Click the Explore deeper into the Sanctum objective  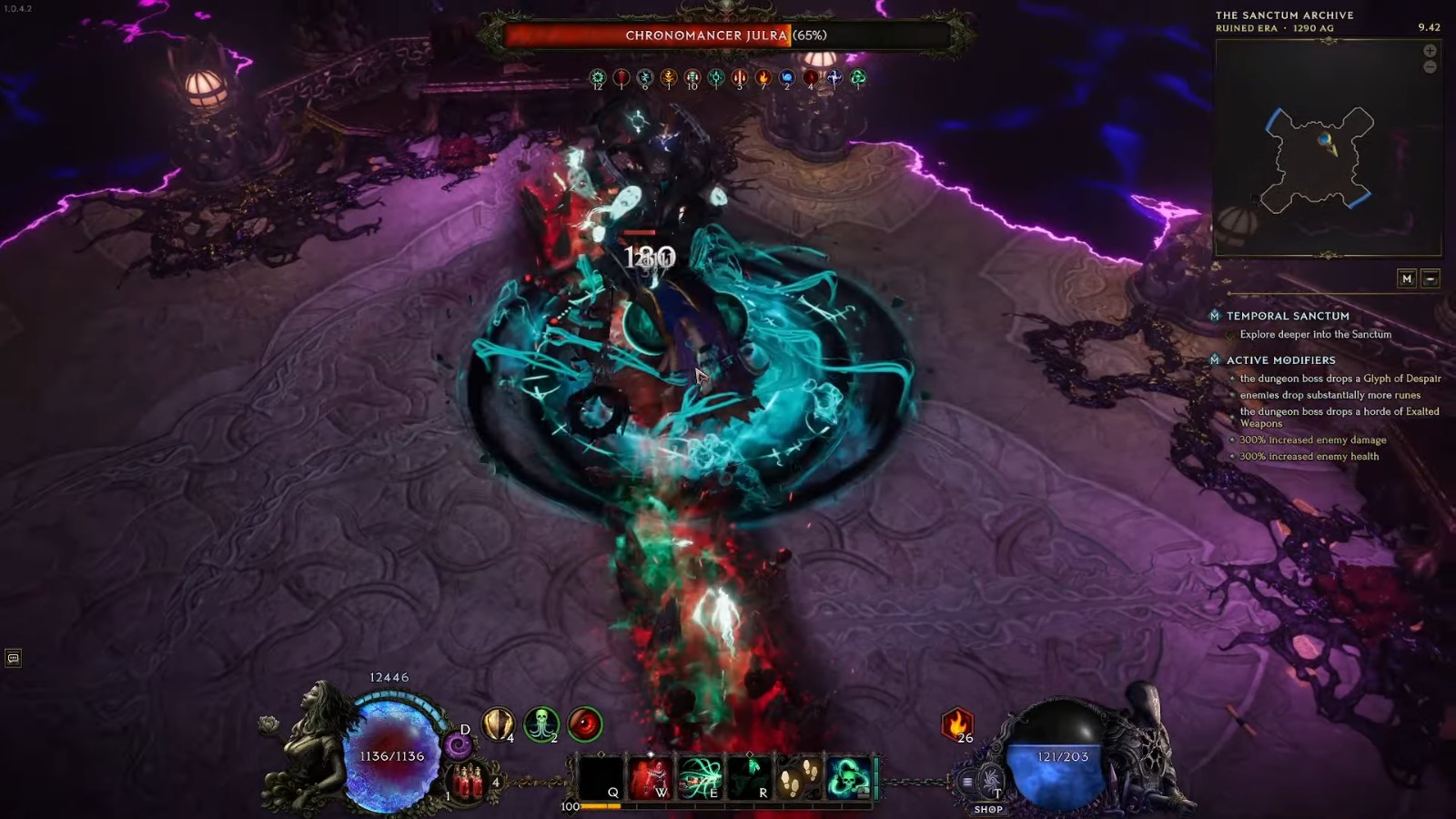(x=1314, y=334)
